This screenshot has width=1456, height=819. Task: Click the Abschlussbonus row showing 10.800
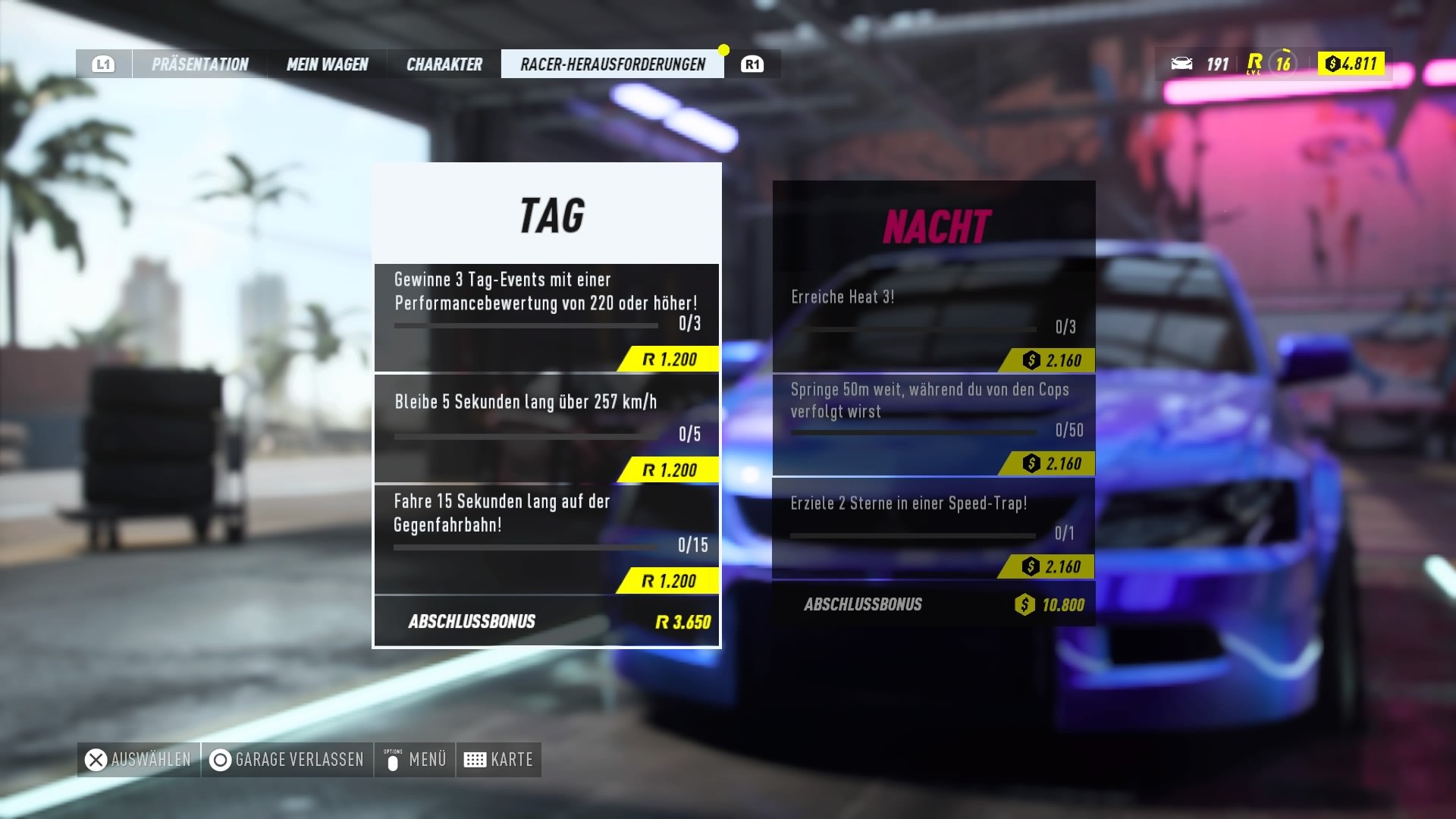[x=933, y=605]
